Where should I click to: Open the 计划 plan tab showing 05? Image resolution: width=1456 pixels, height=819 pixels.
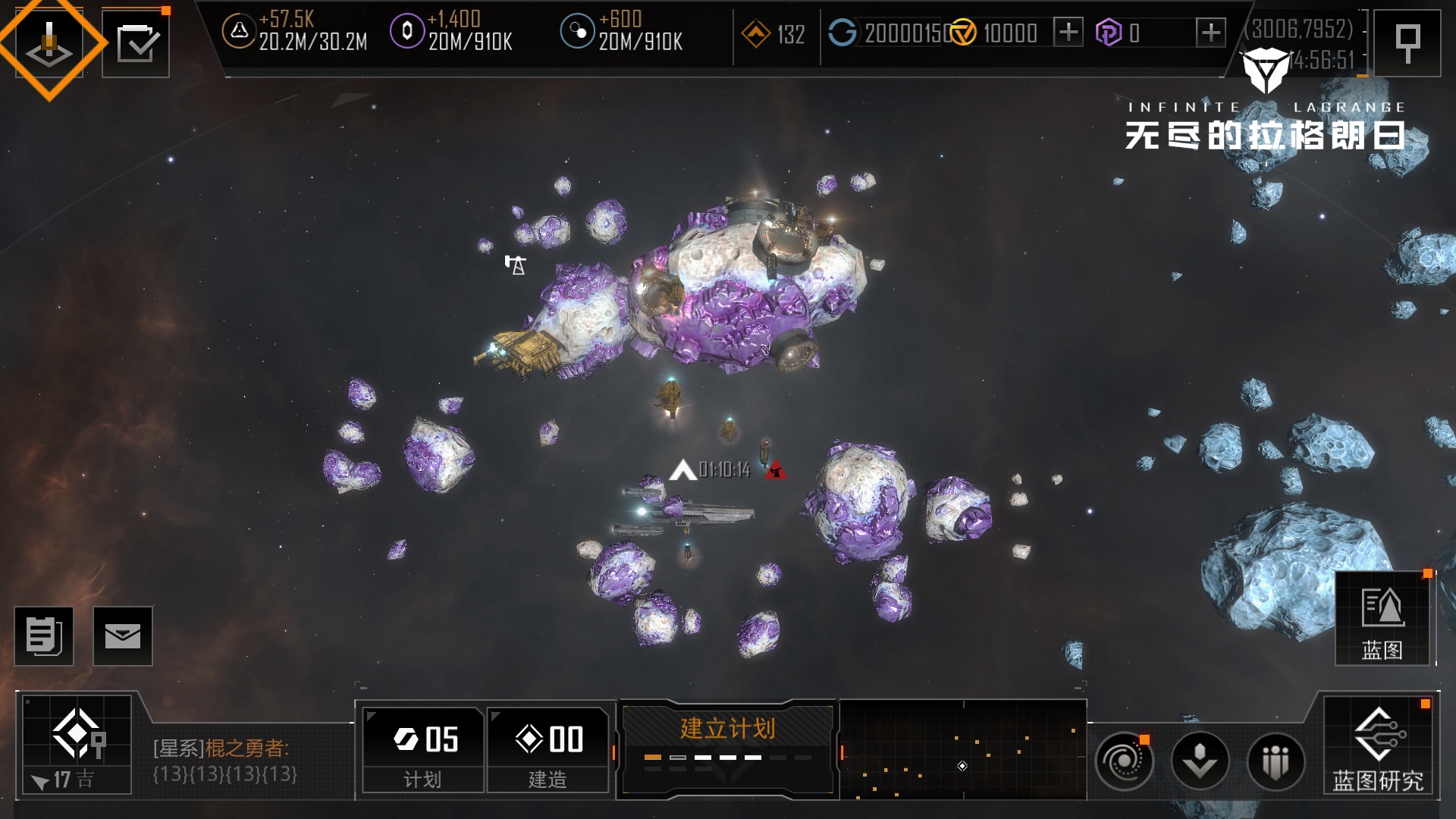[423, 750]
